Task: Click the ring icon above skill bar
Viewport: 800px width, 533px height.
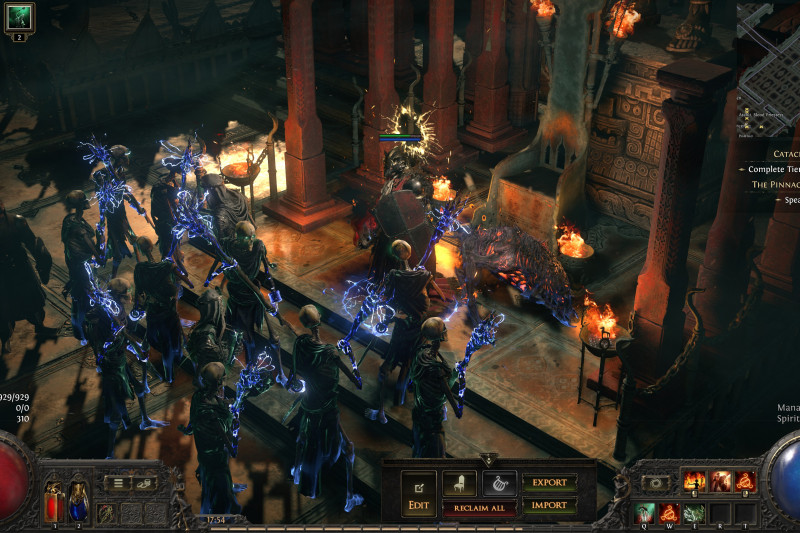Action: 655,483
